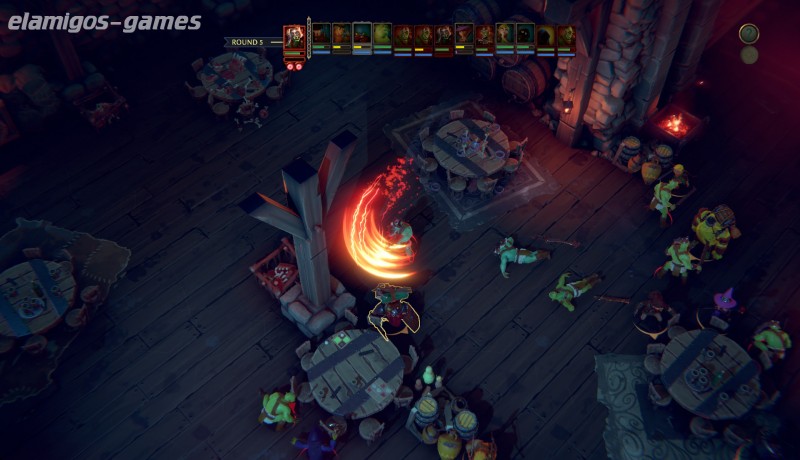Select the dark hooded figure turn portrait
The height and width of the screenshot is (460, 800).
click(x=545, y=35)
